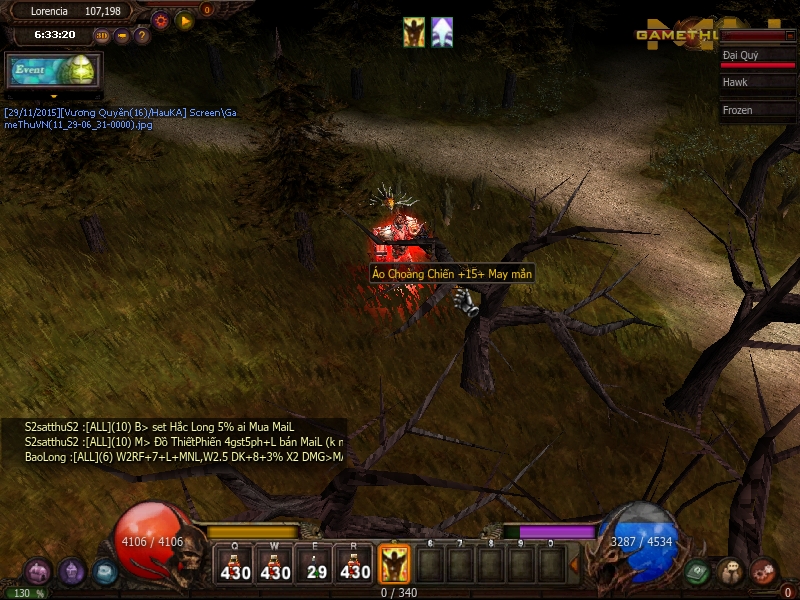Viewport: 800px width, 600px height.
Task: Open the treasure chest menu icon
Action: 38,572
